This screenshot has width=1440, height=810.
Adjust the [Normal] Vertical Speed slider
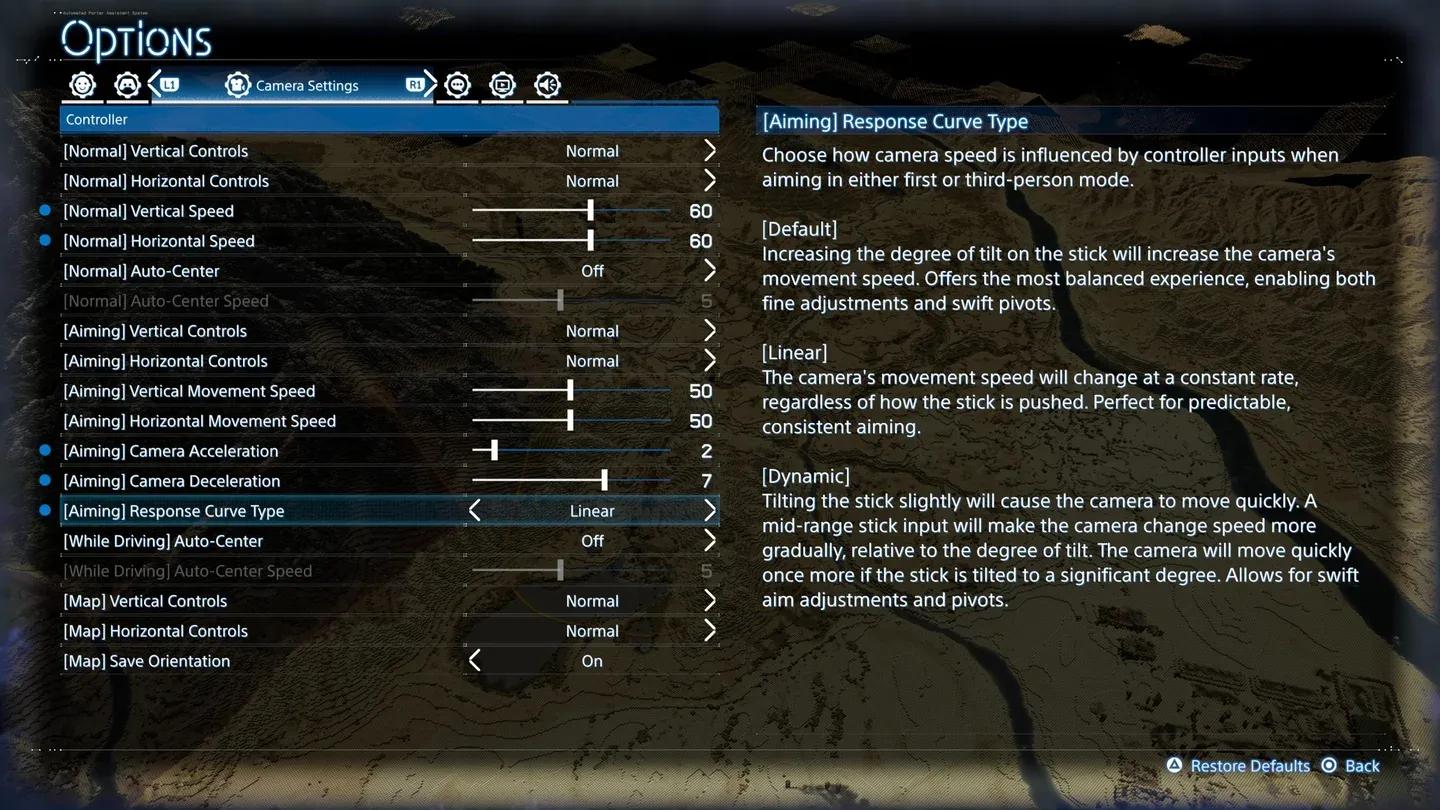[591, 210]
